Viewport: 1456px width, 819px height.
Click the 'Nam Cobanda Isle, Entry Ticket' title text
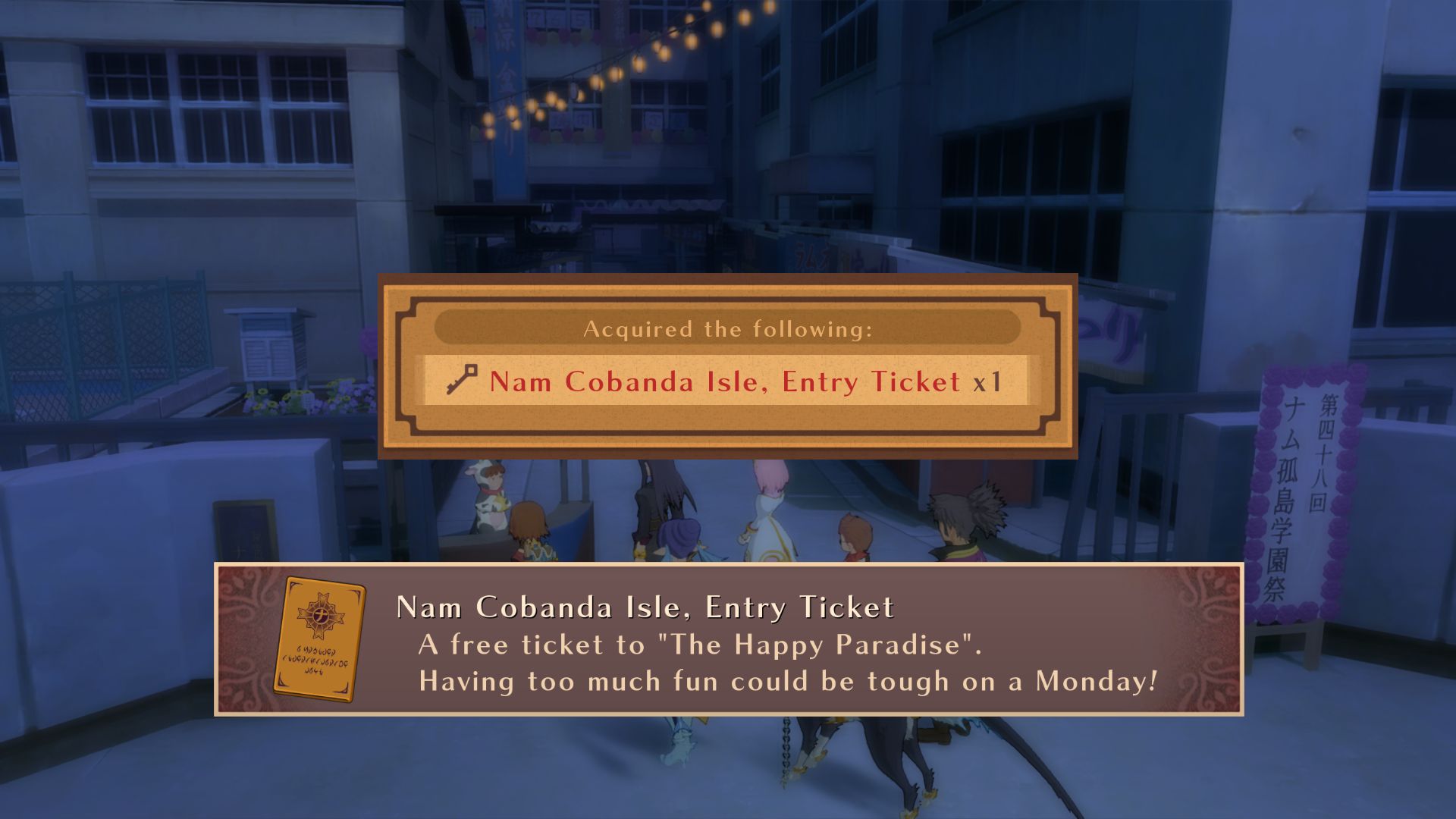[645, 606]
